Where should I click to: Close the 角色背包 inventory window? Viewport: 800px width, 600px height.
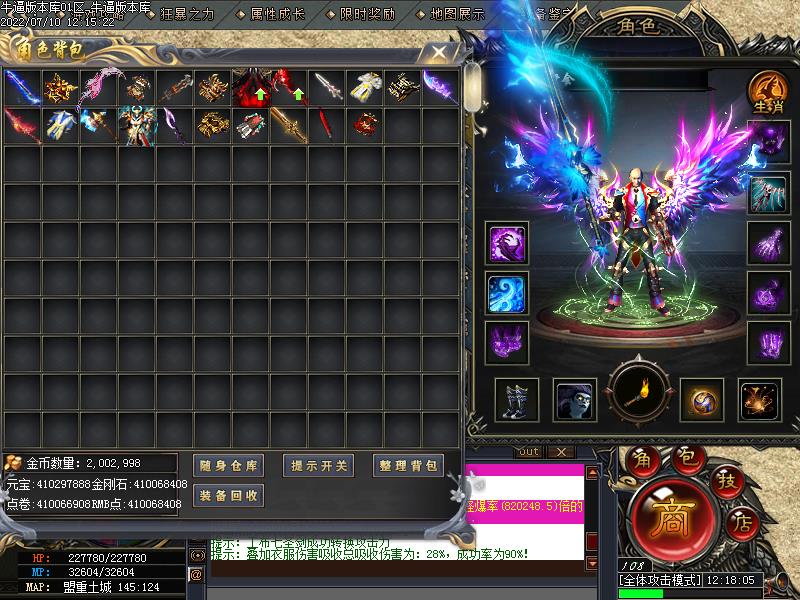(438, 53)
